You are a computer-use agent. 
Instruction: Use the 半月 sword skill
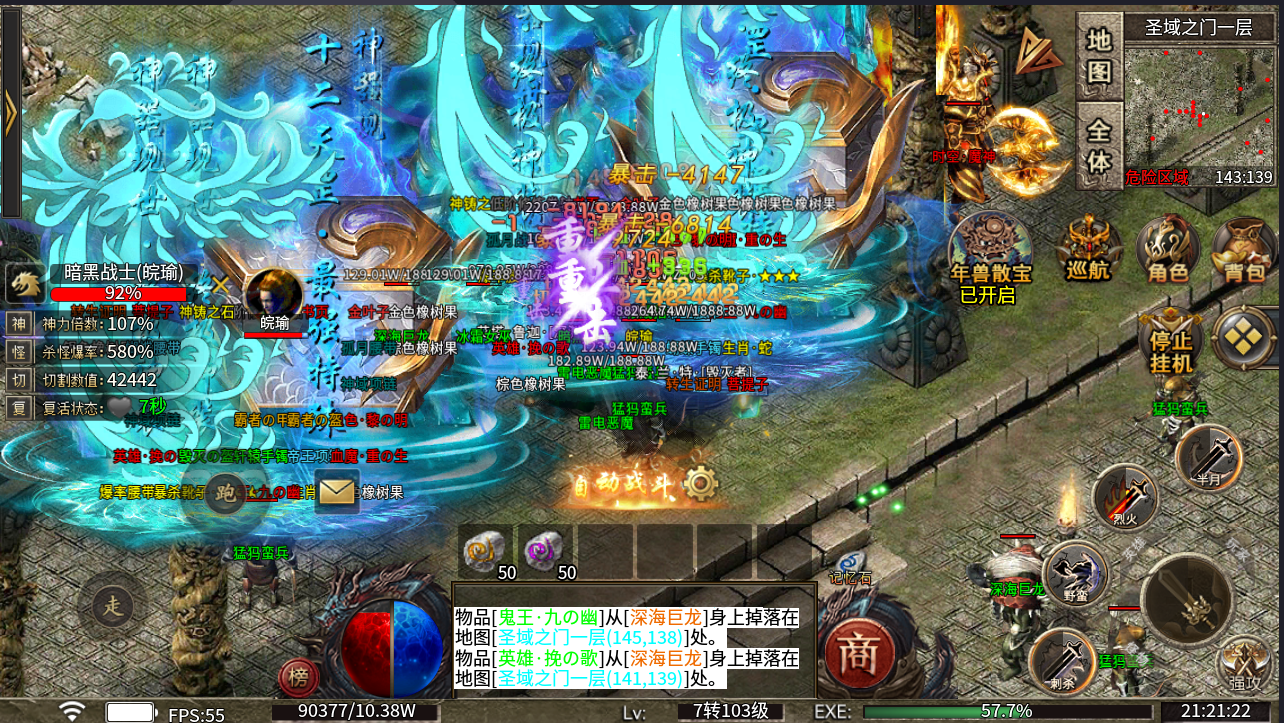pyautogui.click(x=1208, y=457)
